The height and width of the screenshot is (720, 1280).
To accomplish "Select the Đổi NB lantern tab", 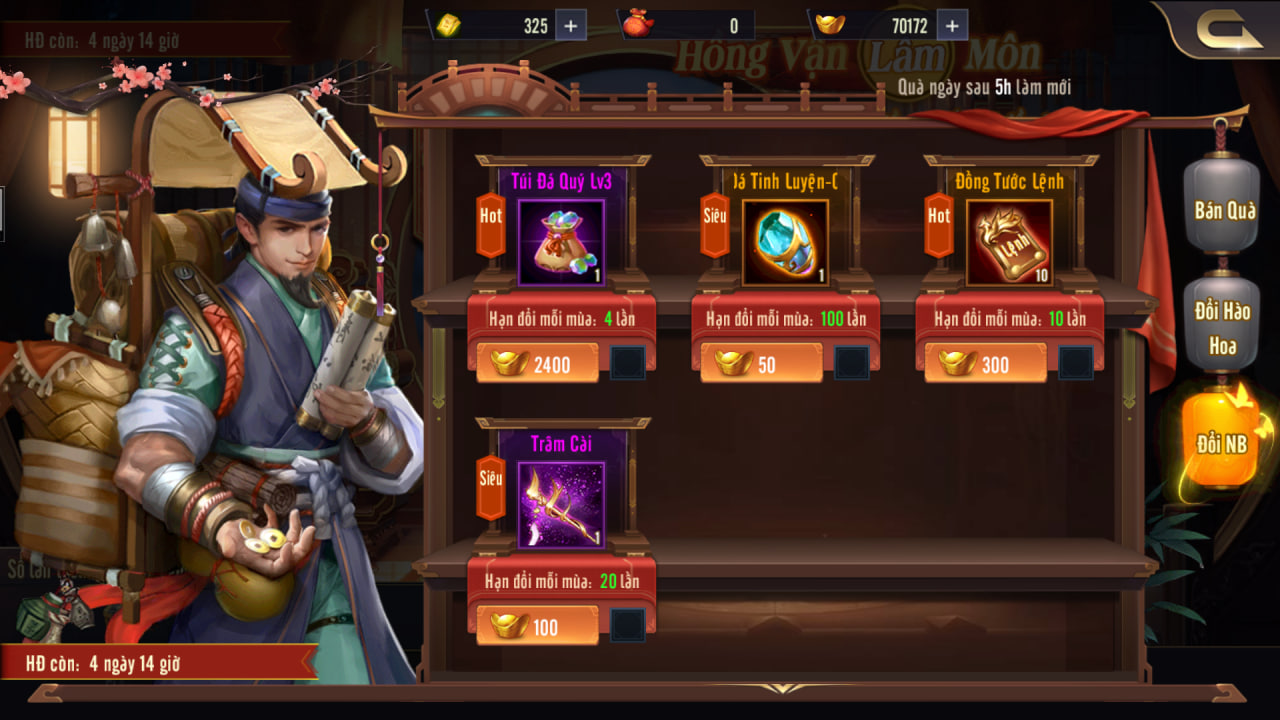I will 1222,444.
